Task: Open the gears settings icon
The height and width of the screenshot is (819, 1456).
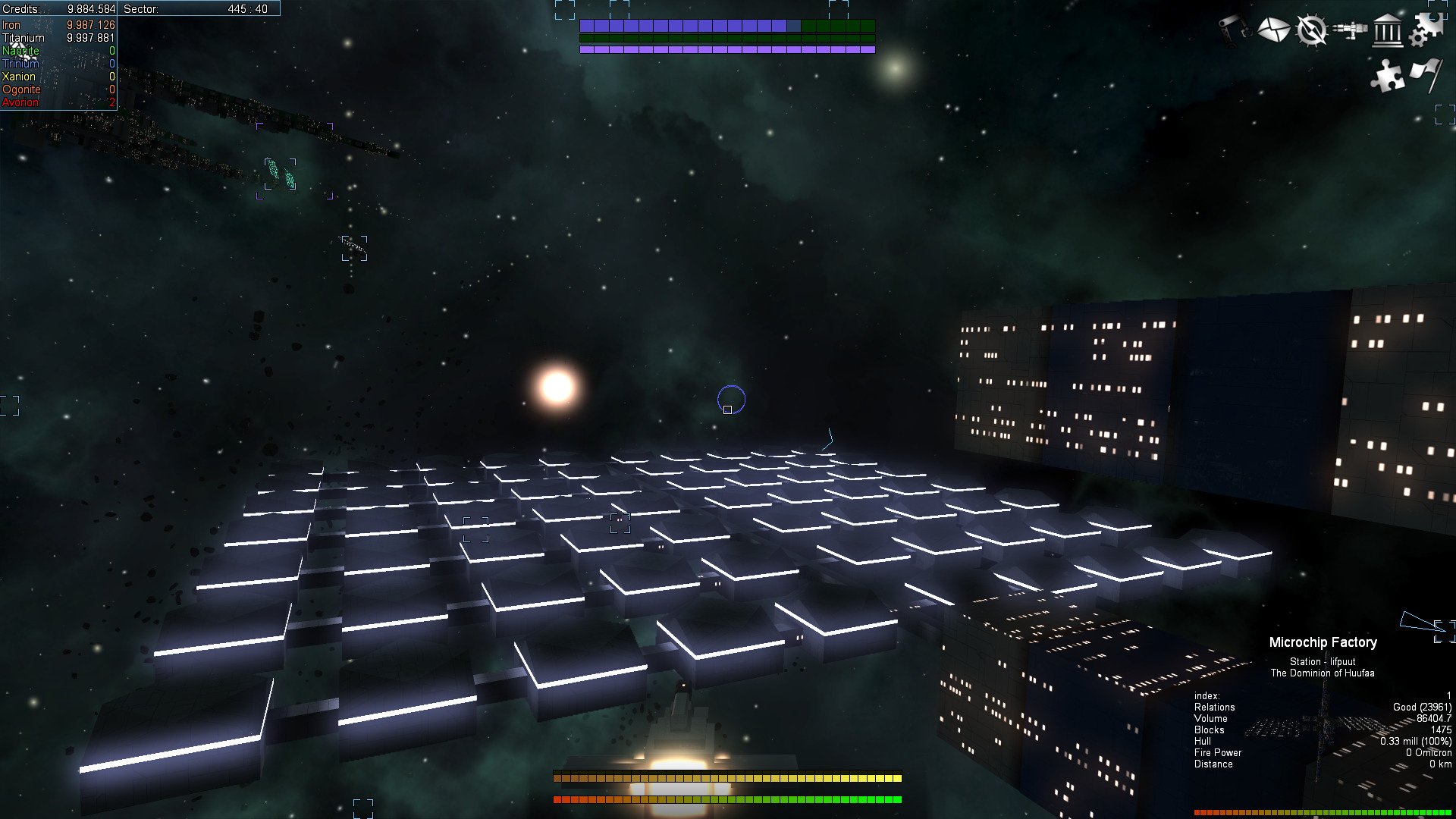Action: pyautogui.click(x=1426, y=30)
